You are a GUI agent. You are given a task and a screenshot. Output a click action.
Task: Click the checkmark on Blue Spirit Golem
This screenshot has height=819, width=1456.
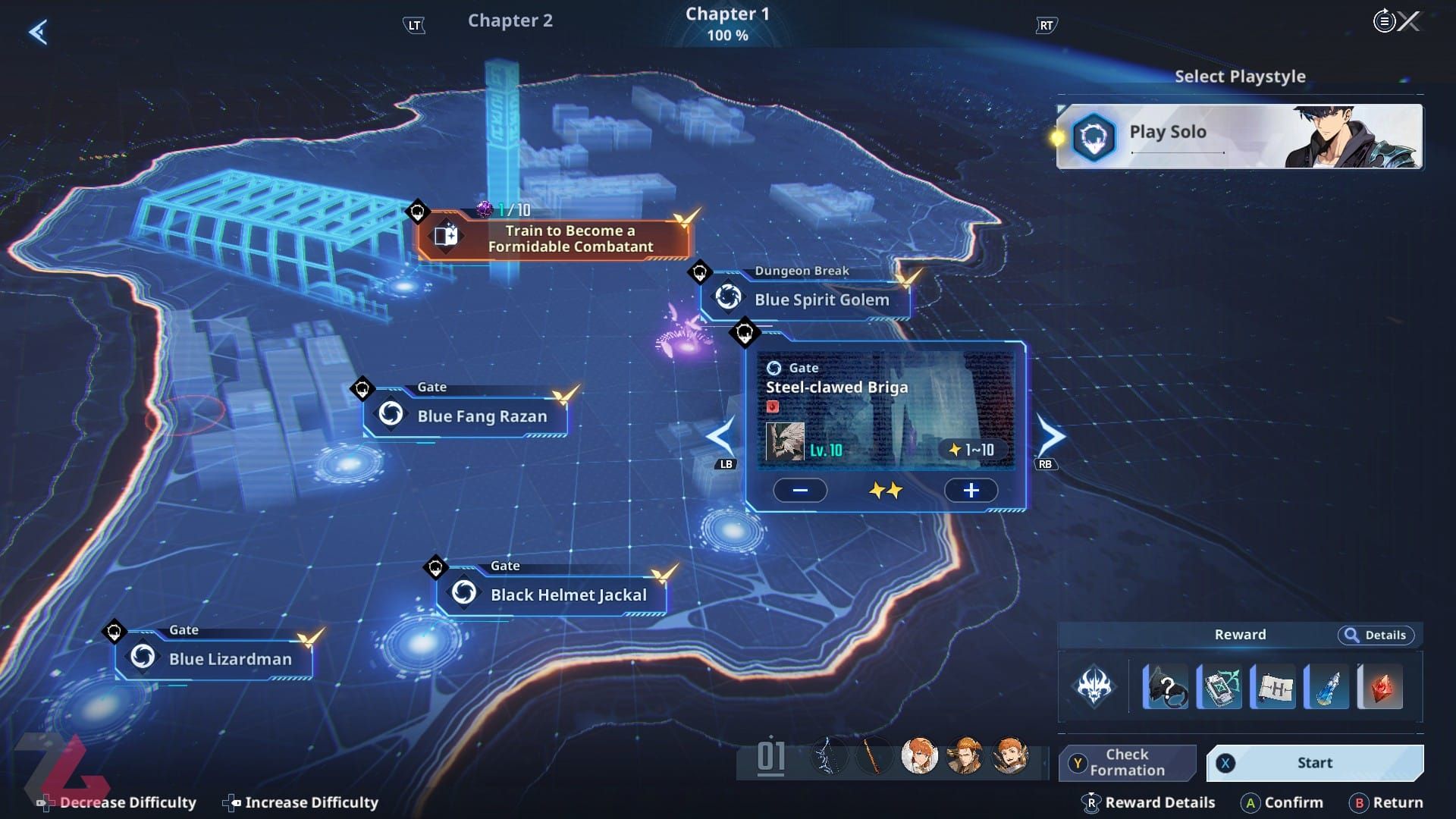[x=905, y=279]
